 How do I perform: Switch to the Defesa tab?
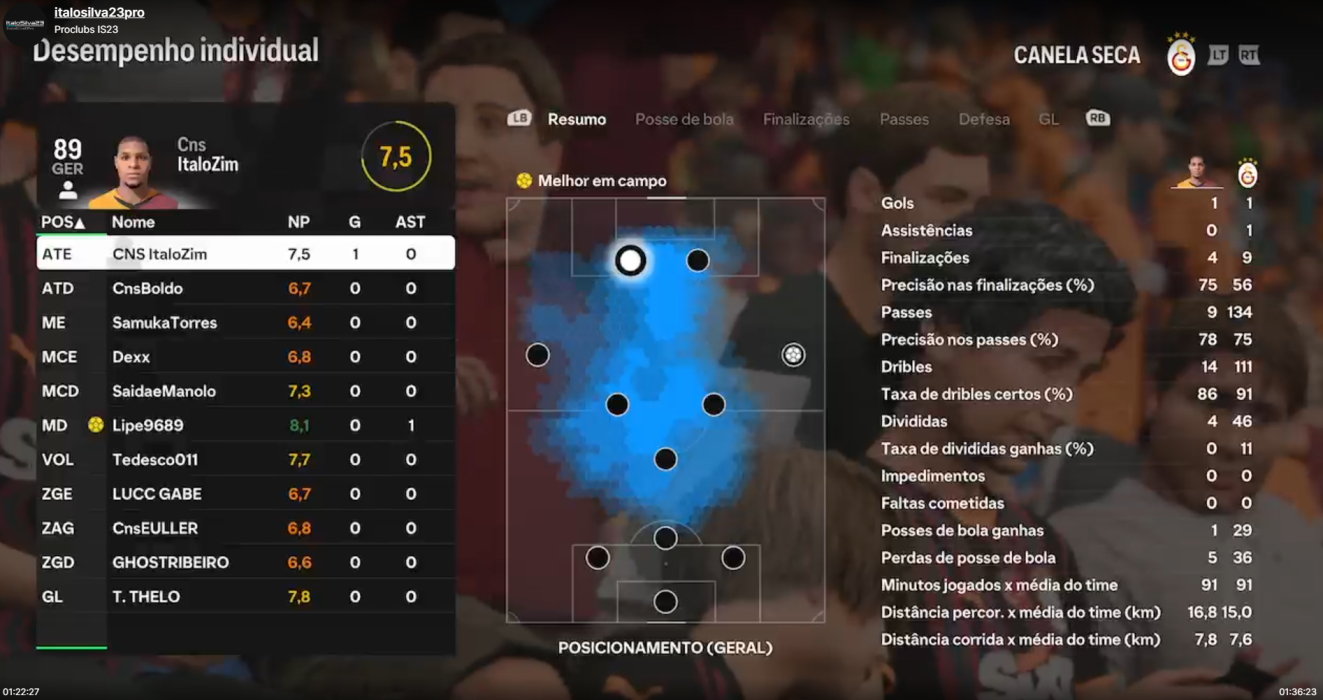point(984,119)
